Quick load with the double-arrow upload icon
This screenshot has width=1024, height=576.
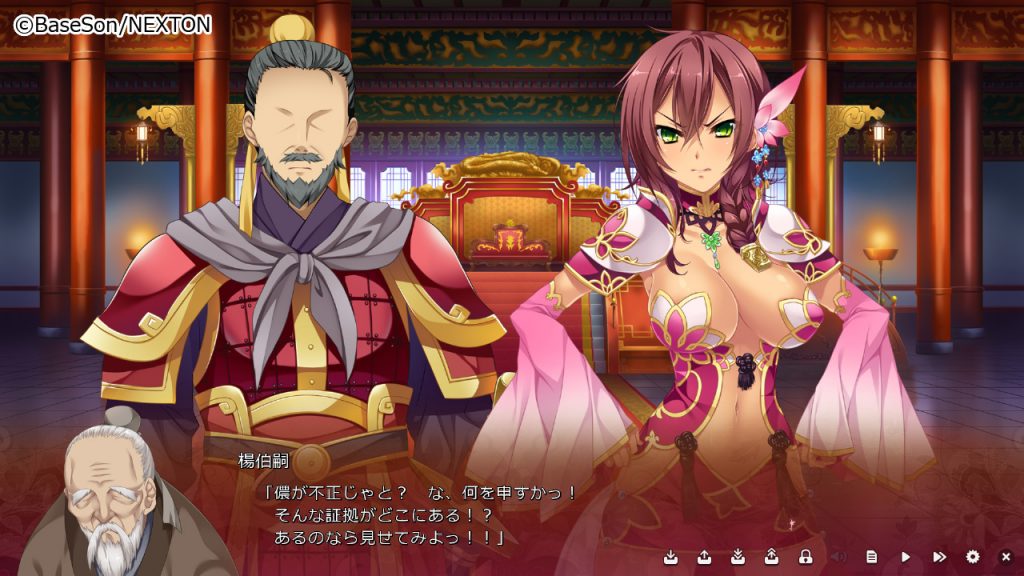point(772,556)
